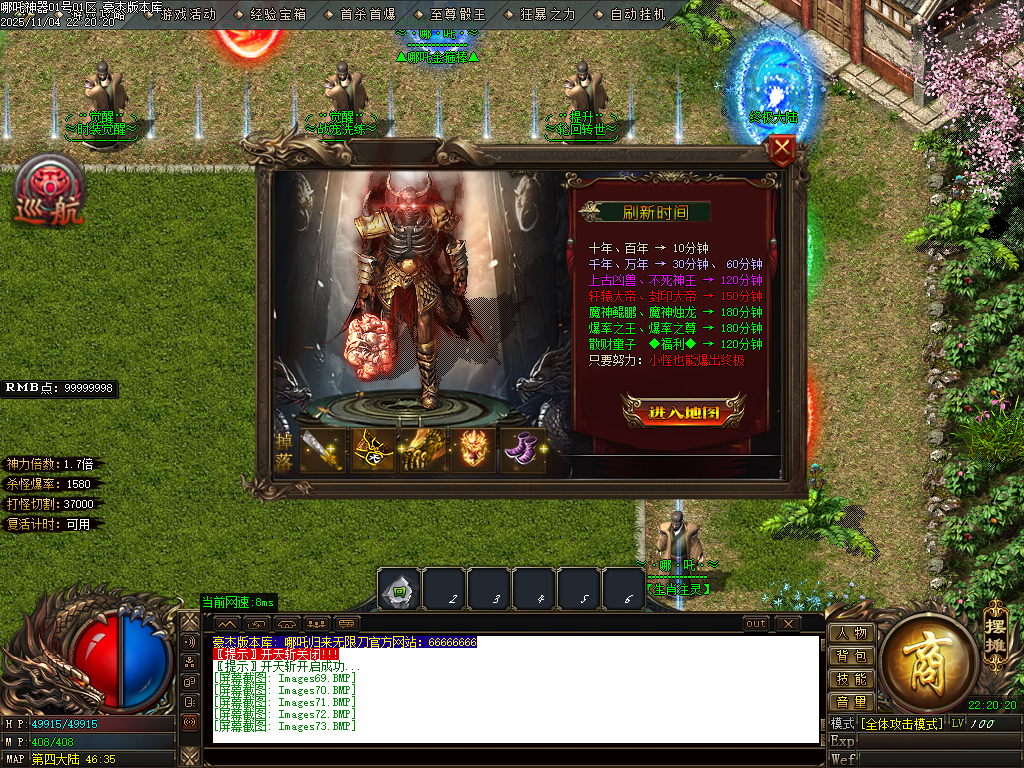Click the 进入地图 enter map button

click(683, 411)
